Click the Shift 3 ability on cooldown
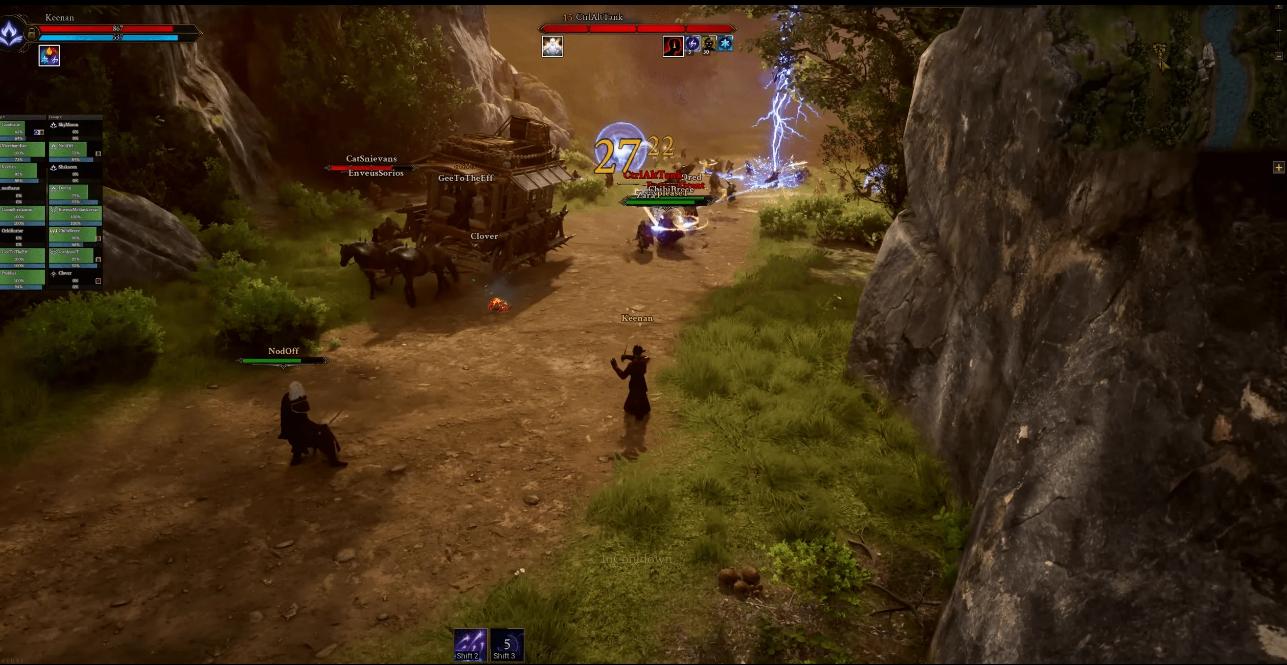 [507, 644]
